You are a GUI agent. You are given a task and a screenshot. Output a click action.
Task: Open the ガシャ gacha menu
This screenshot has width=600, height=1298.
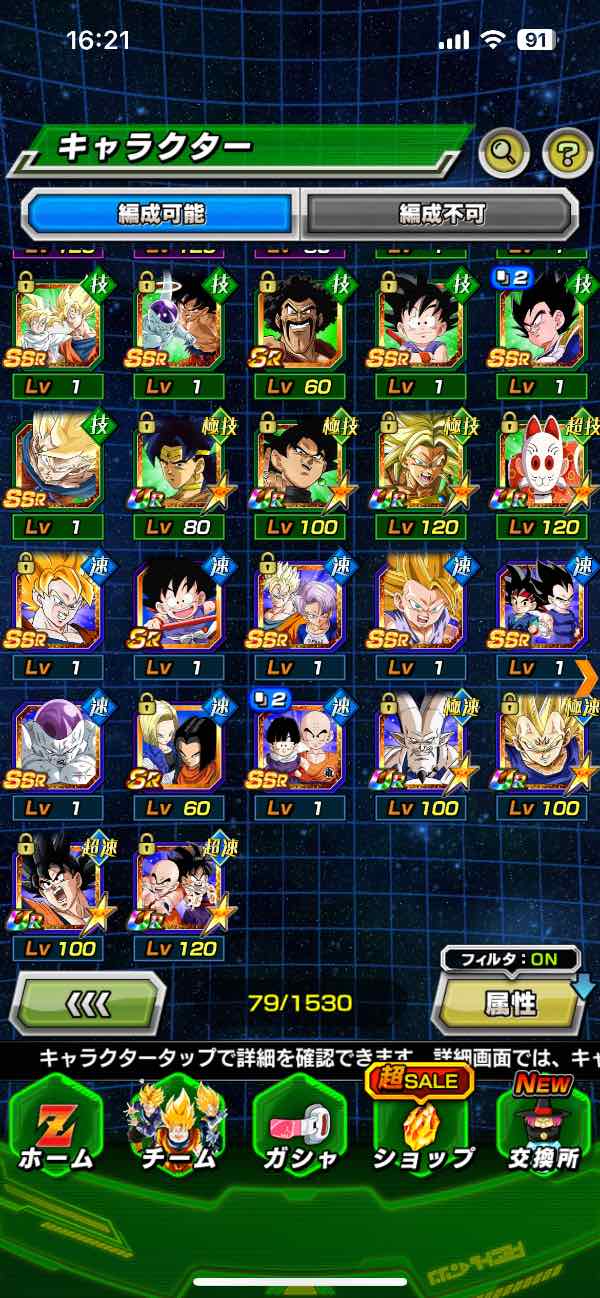click(x=299, y=1130)
